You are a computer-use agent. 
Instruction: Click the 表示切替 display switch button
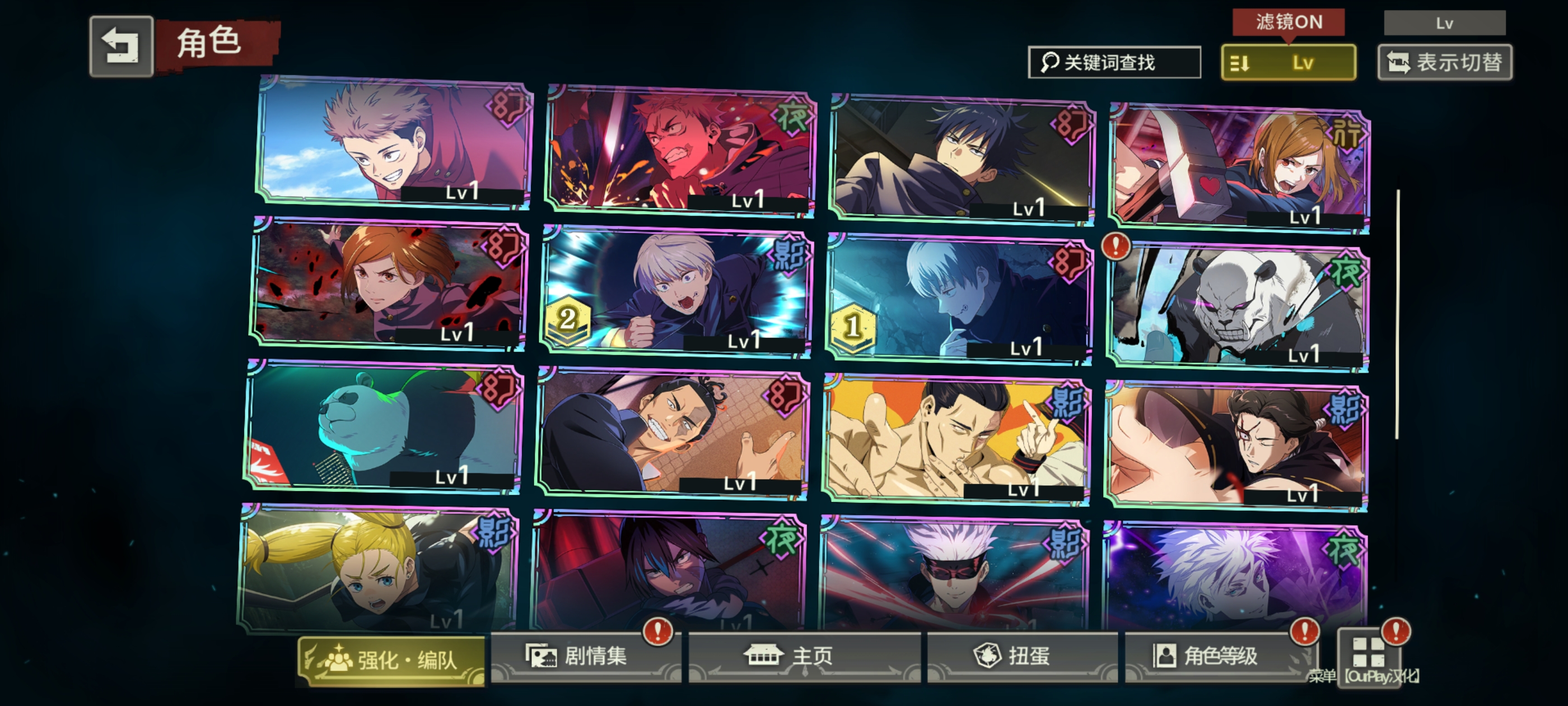(x=1444, y=62)
